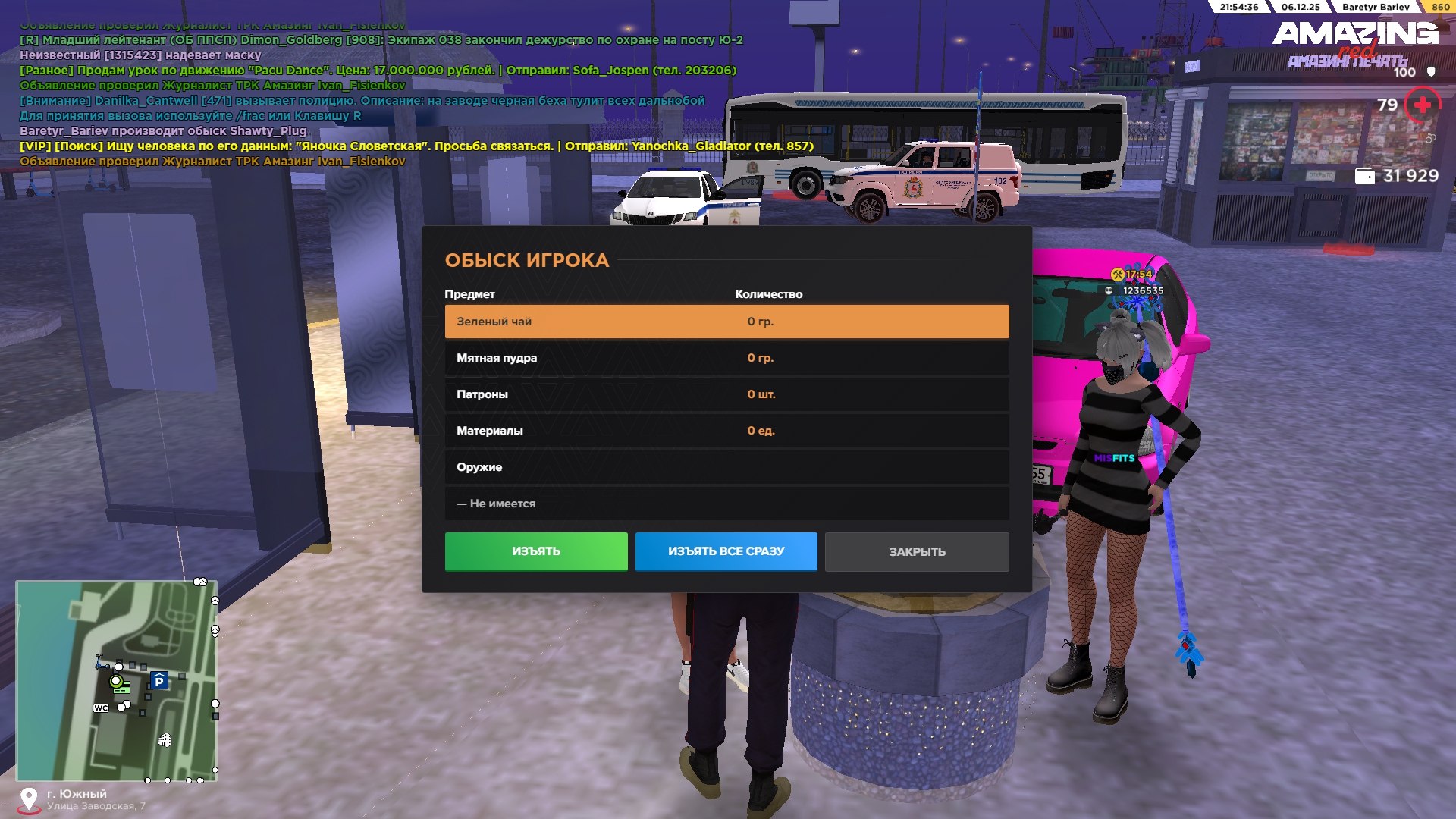Click the parking marker on the minimap
Image resolution: width=1456 pixels, height=819 pixels.
[159, 681]
